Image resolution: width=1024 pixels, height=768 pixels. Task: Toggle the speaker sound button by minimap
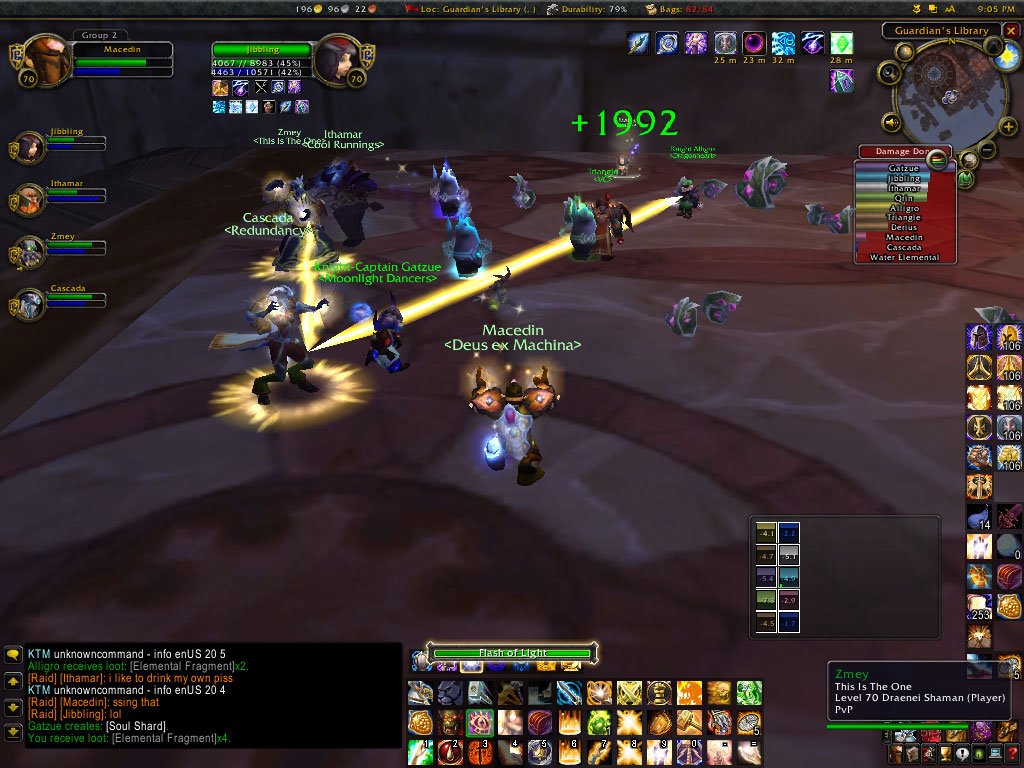(892, 123)
